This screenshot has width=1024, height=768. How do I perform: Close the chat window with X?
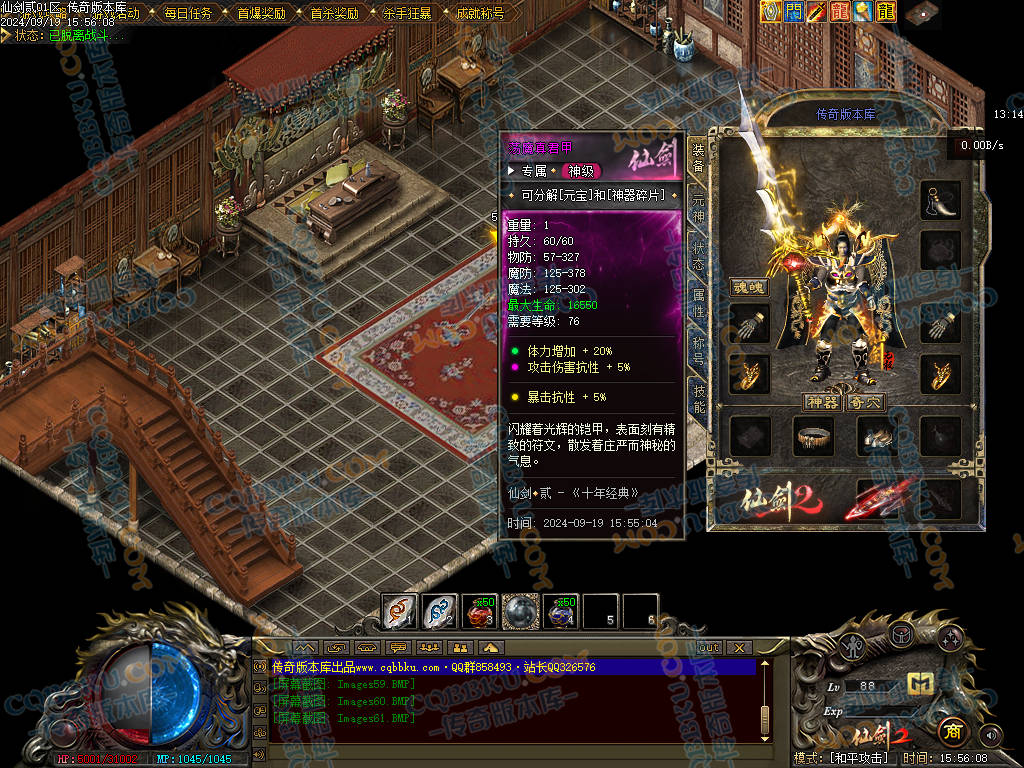(x=739, y=647)
